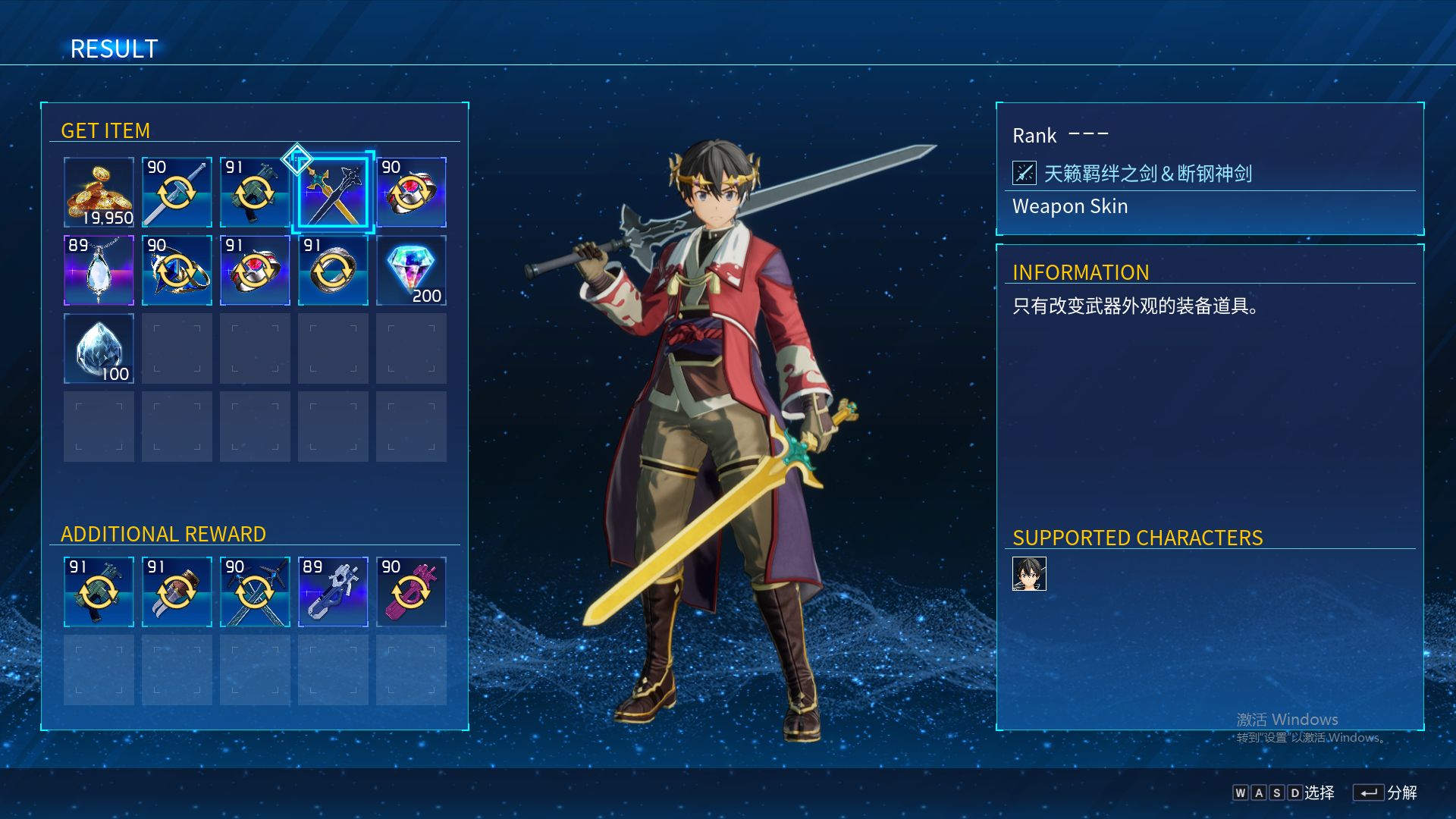
Task: Select the level 89 crystal pendant necklace
Action: (x=99, y=271)
